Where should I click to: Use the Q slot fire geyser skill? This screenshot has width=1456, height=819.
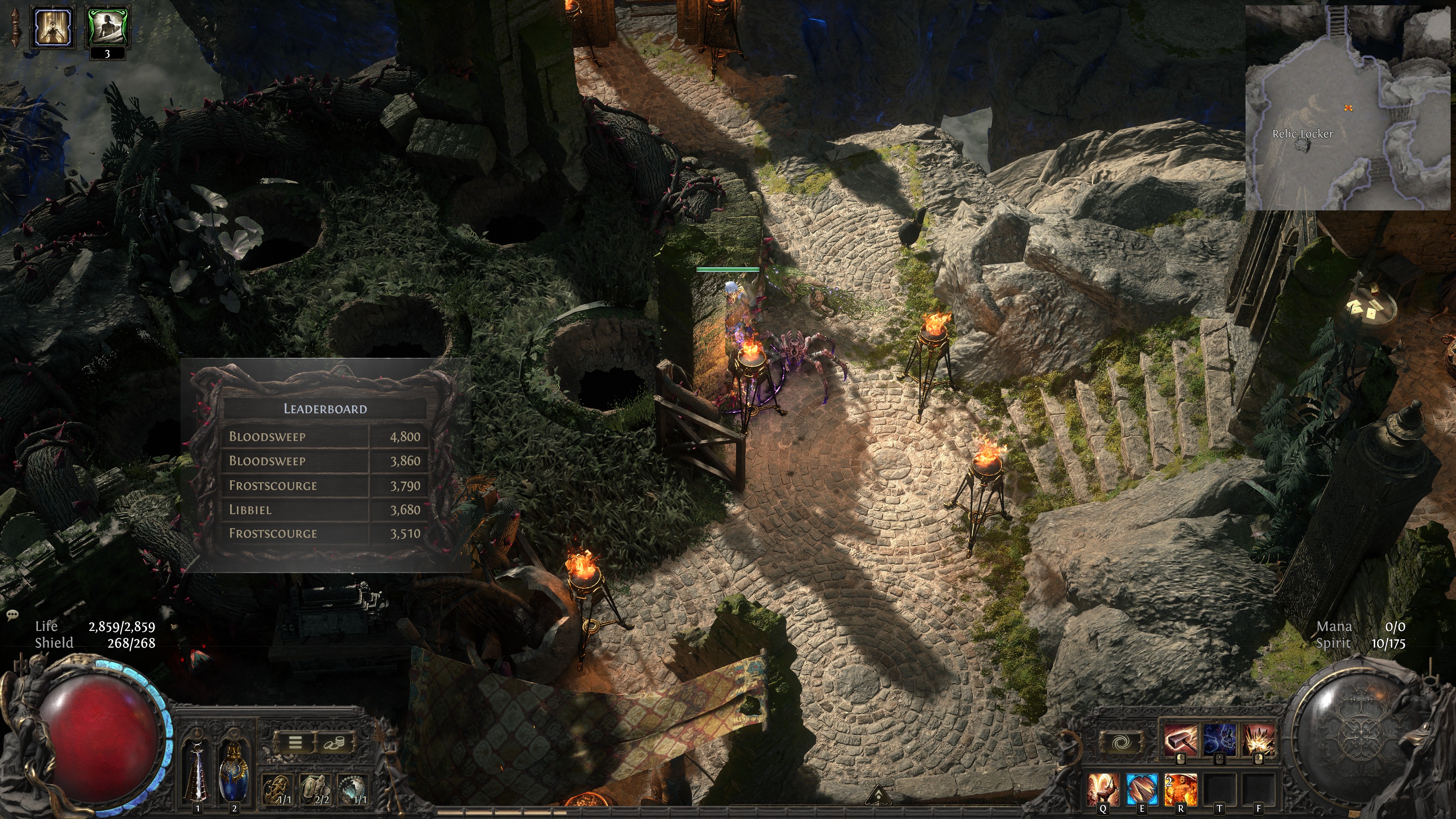(1103, 789)
